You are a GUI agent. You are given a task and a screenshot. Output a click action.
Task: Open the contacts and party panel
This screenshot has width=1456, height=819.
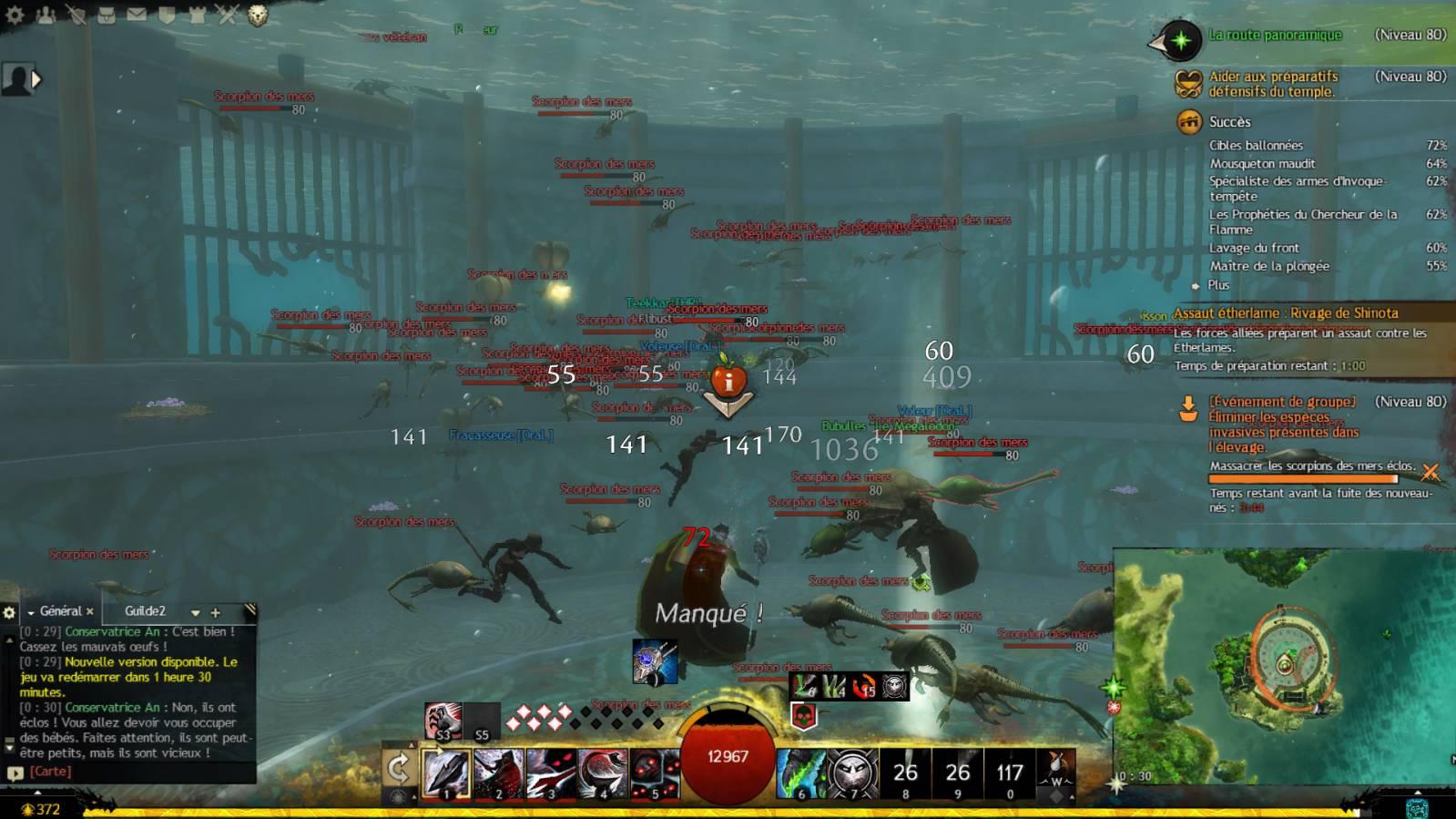pyautogui.click(x=45, y=14)
